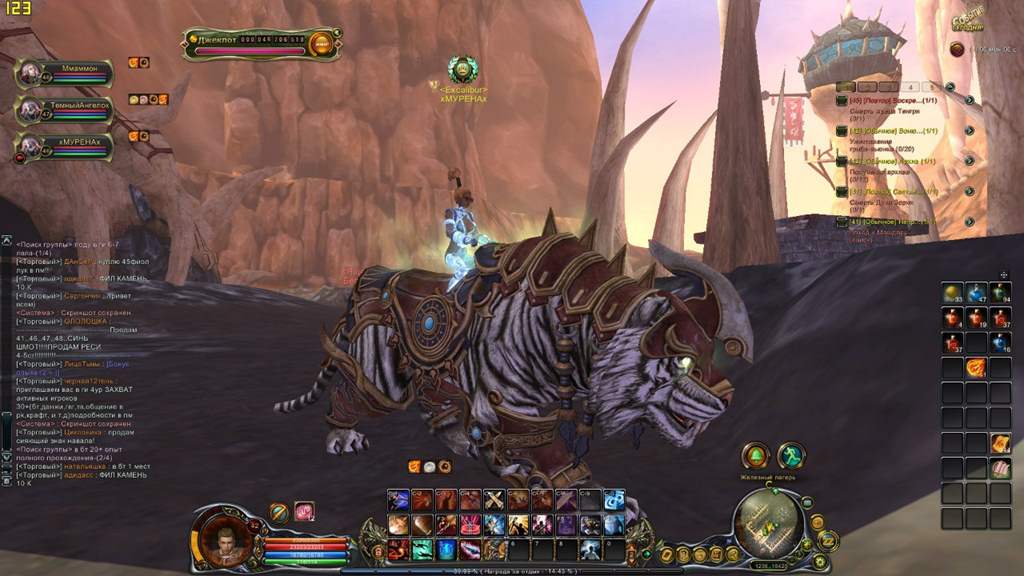This screenshot has width=1024, height=576.
Task: Click the round Z button near minimap
Action: [x=828, y=540]
